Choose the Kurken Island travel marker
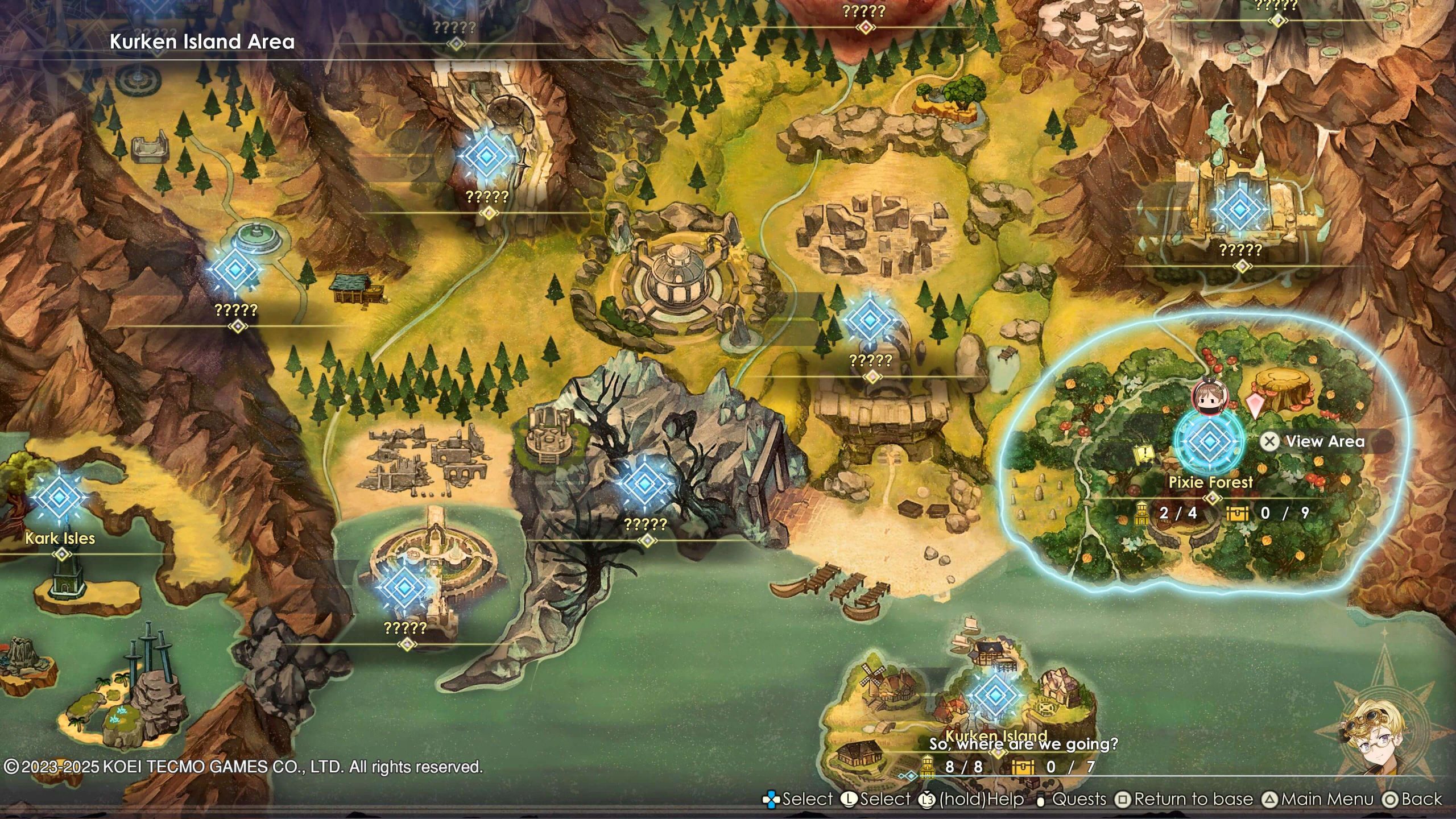1456x819 pixels. (995, 695)
